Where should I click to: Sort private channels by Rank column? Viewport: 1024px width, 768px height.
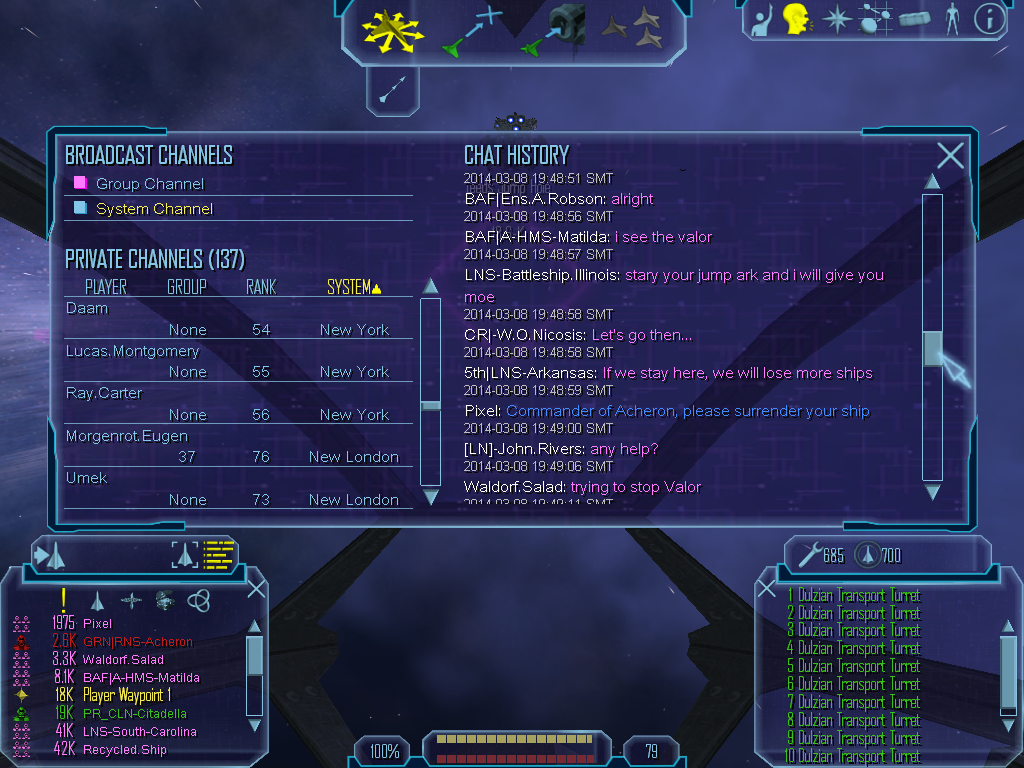pyautogui.click(x=261, y=288)
